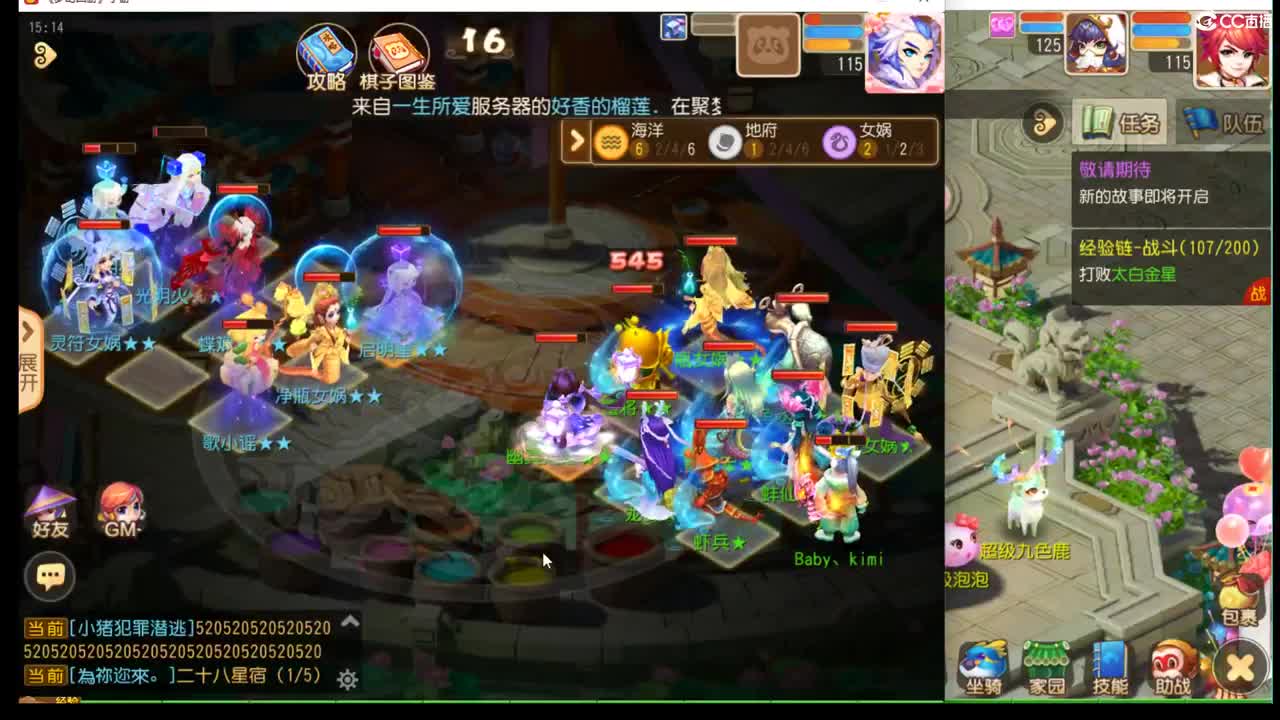Viewport: 1280px width, 720px height.
Task: Open chat settings with the gear control
Action: (x=346, y=678)
